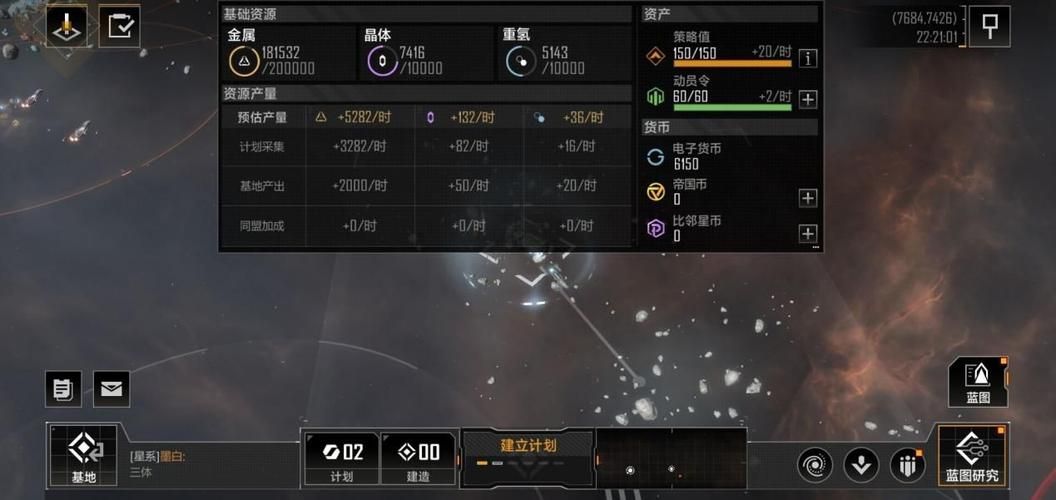Select the 晶体 crystal resource
The width and height of the screenshot is (1056, 500).
(380, 61)
